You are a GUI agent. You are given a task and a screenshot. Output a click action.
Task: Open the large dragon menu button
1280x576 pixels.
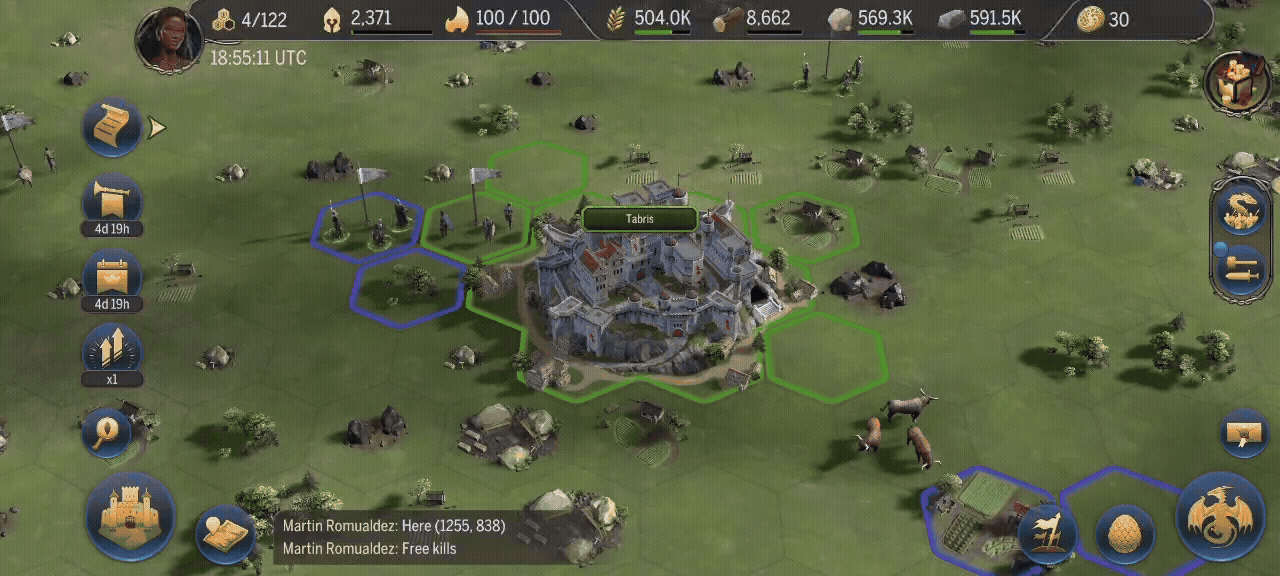[x=1221, y=516]
